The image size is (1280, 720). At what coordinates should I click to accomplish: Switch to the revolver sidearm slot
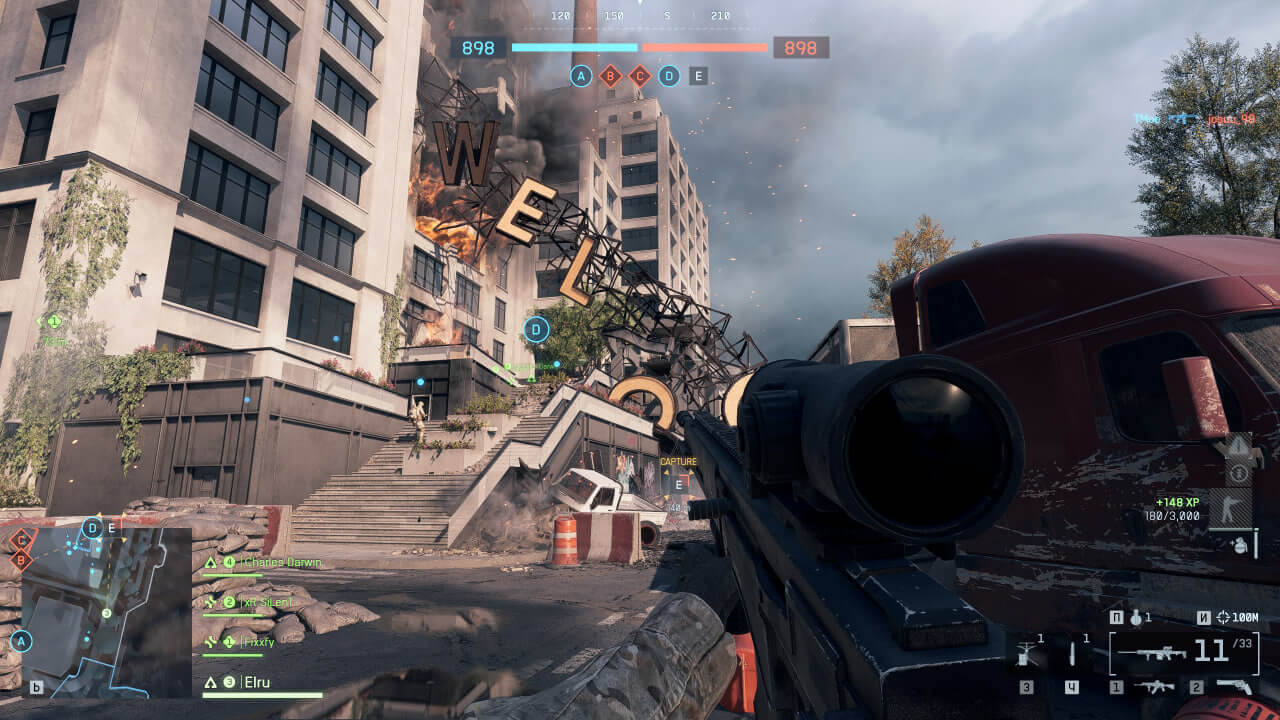[1233, 687]
